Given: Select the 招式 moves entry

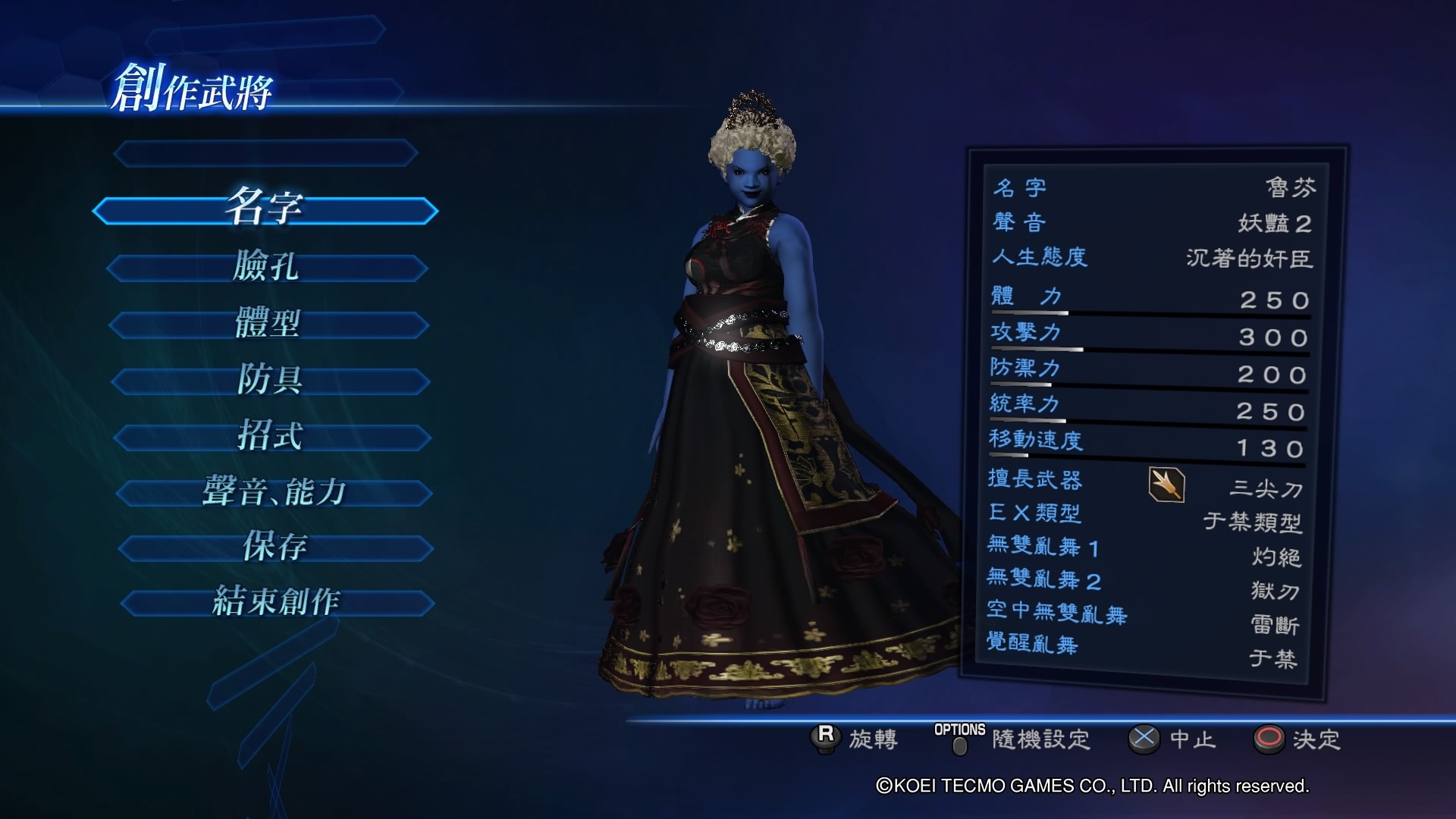Looking at the screenshot, I should pos(271,437).
